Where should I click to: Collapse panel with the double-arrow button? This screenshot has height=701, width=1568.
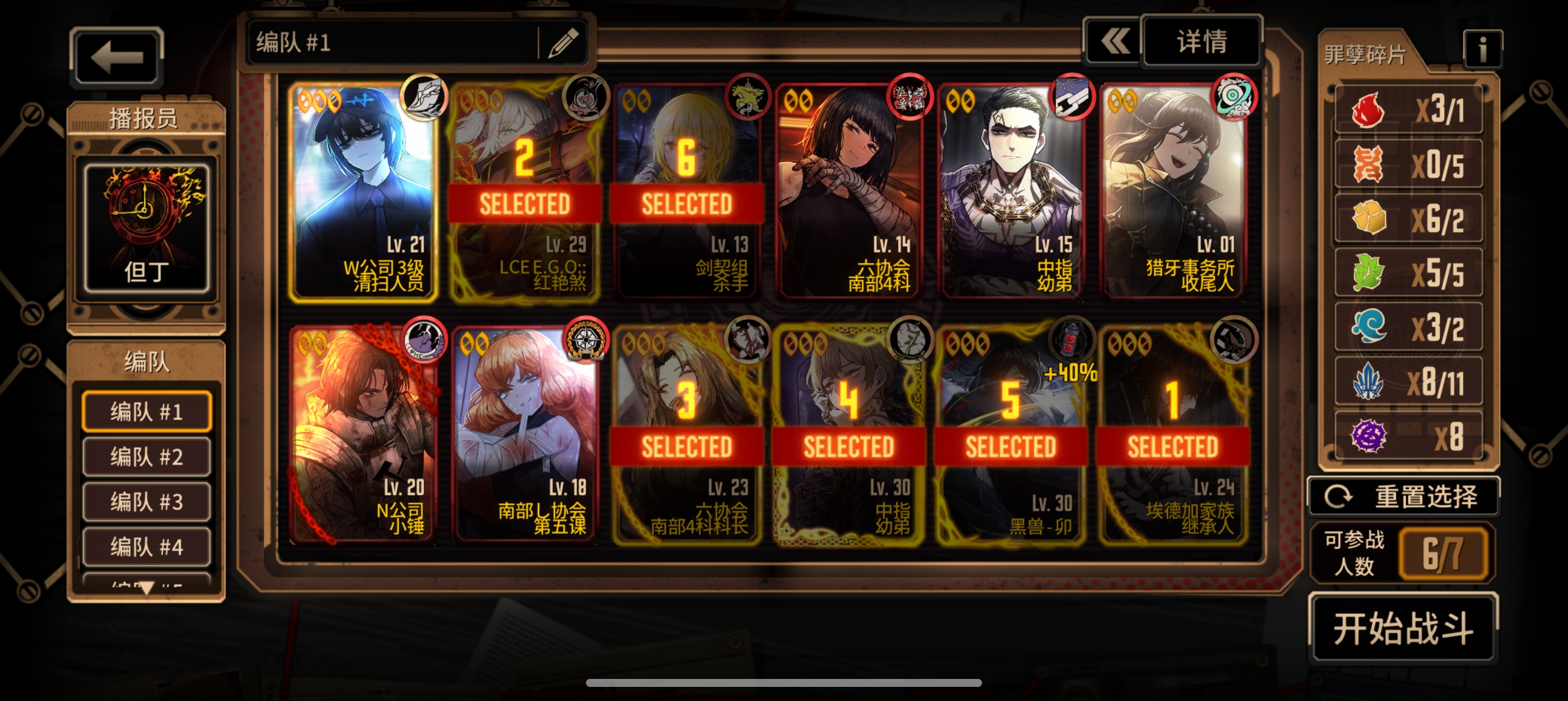point(1114,42)
